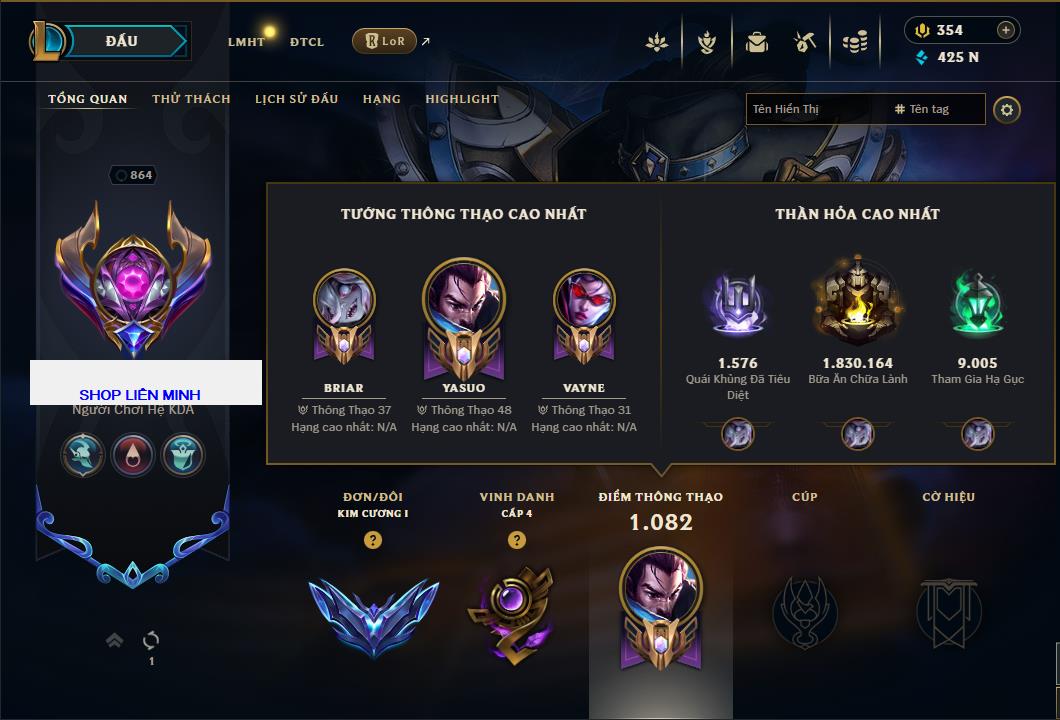
Task: Select Briar mastery champion portrait
Action: (344, 303)
